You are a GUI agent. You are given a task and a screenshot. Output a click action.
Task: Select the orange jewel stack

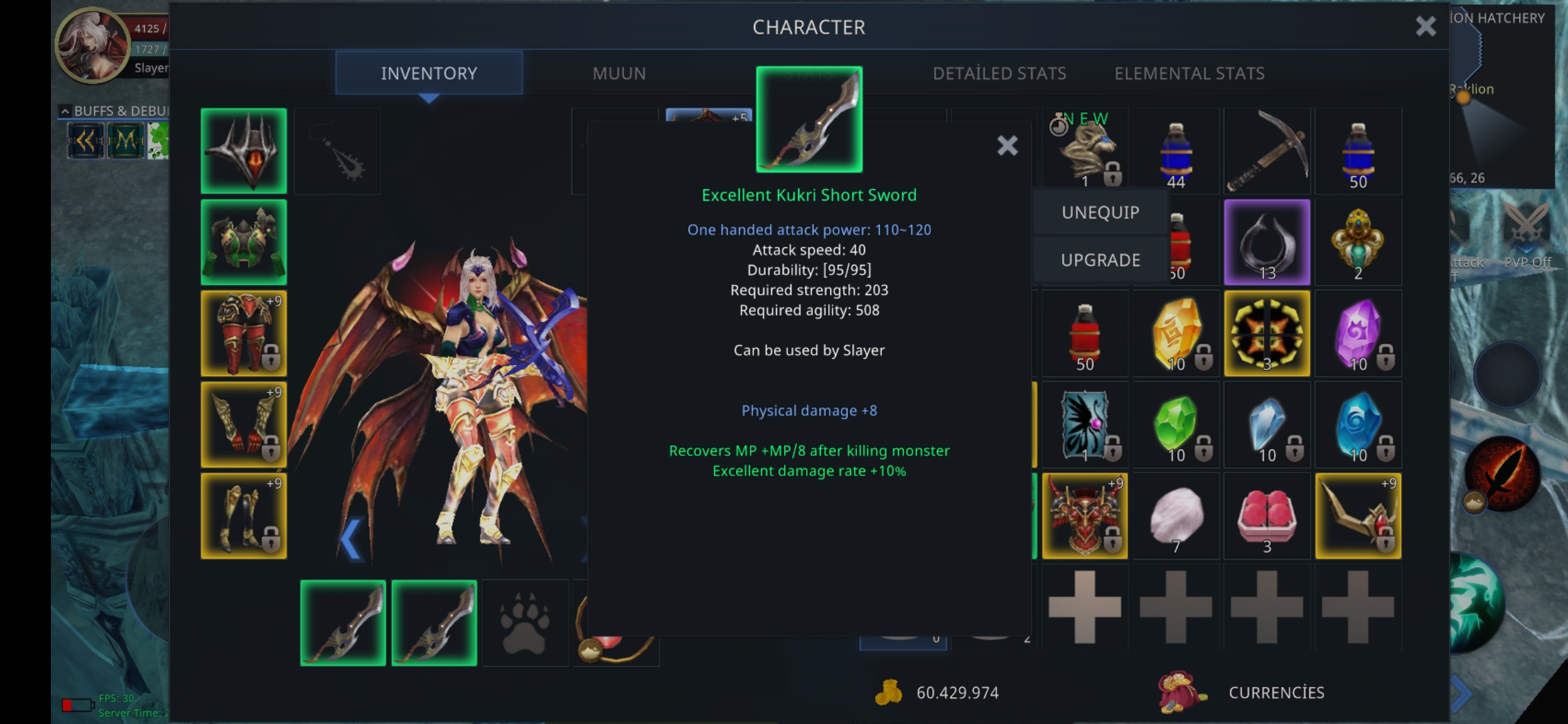(x=1175, y=333)
